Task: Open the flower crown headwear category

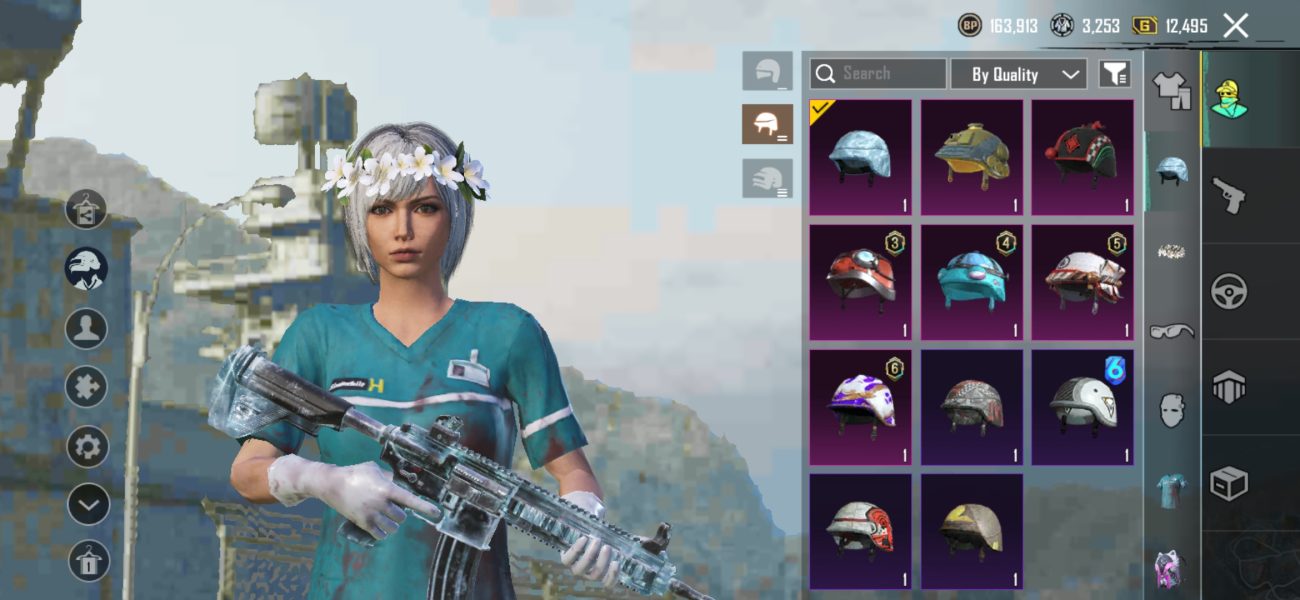Action: 1171,251
